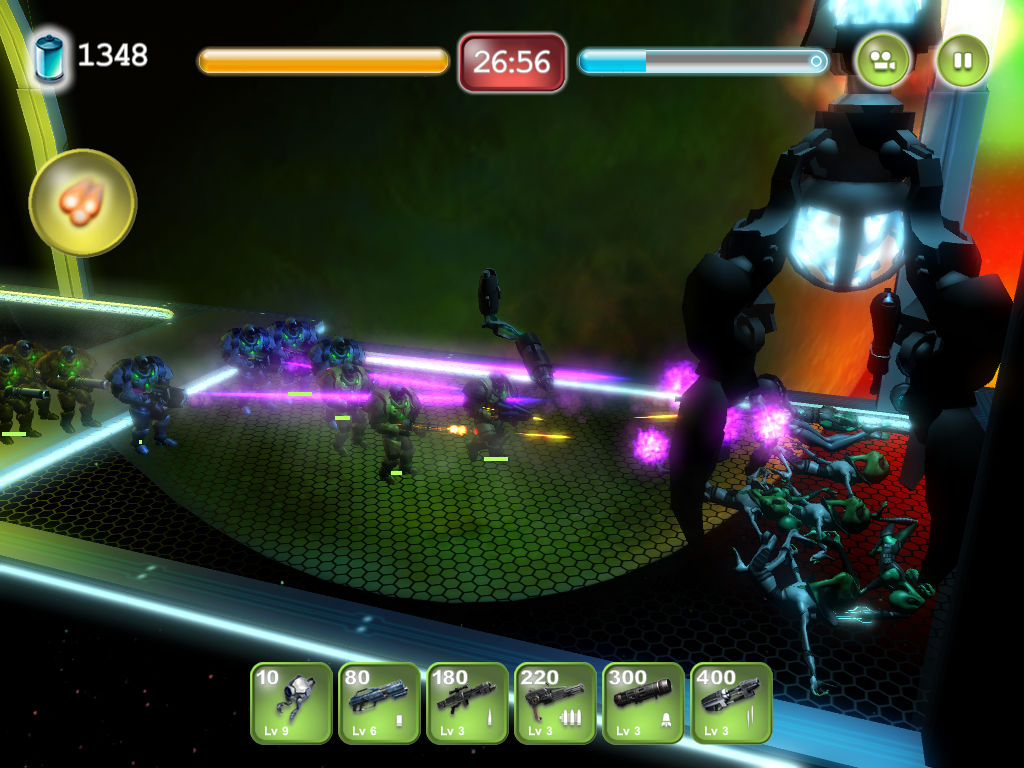Activate the cluster bomb special ability
1024x768 pixels.
point(82,203)
